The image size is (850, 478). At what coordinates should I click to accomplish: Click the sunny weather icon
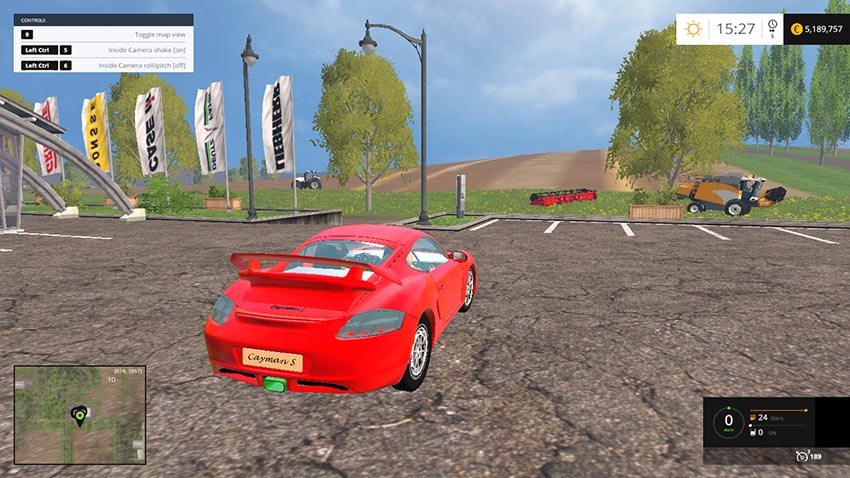(x=693, y=29)
